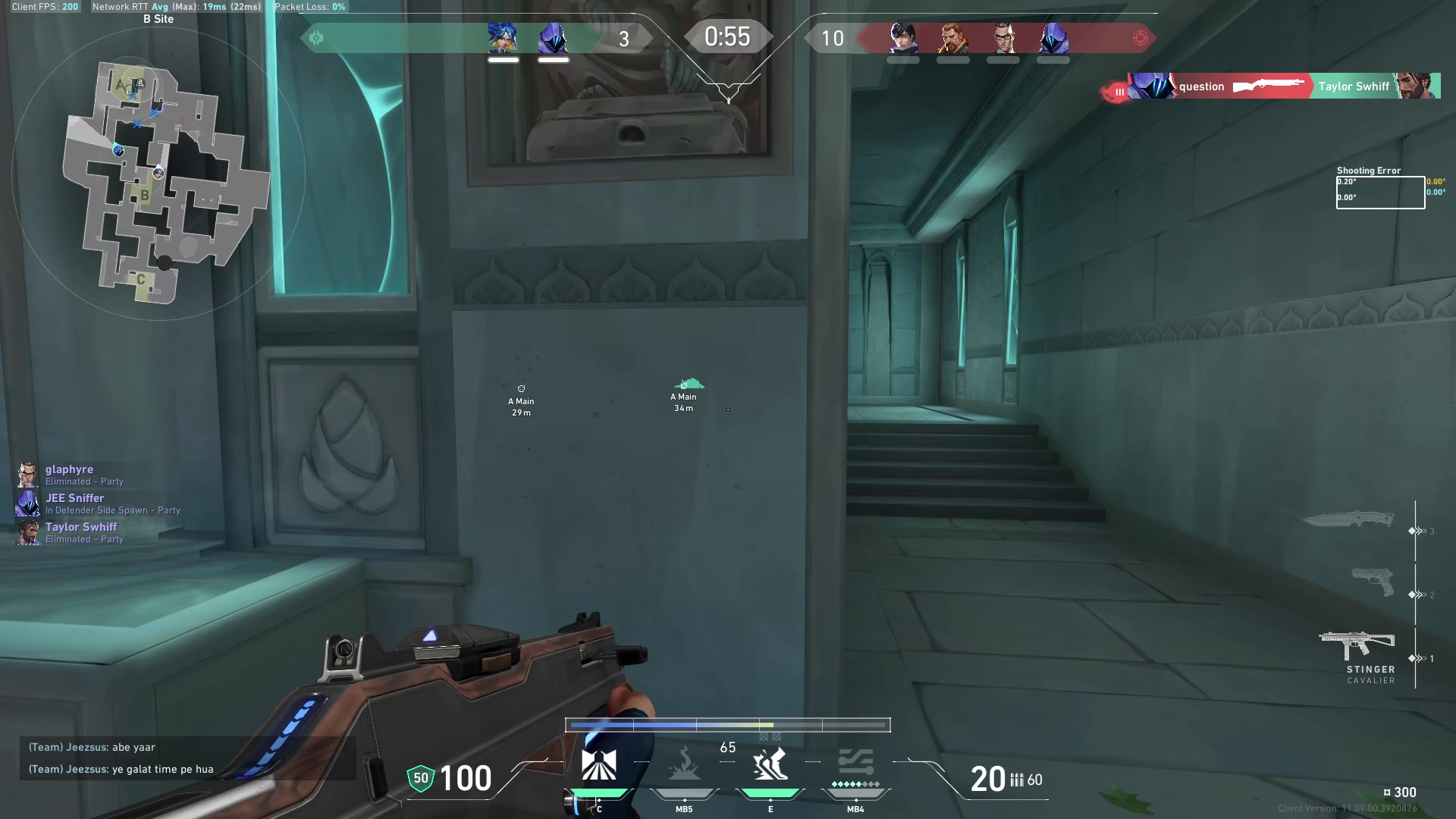Click the credits value 300 at bottom right

(1407, 792)
